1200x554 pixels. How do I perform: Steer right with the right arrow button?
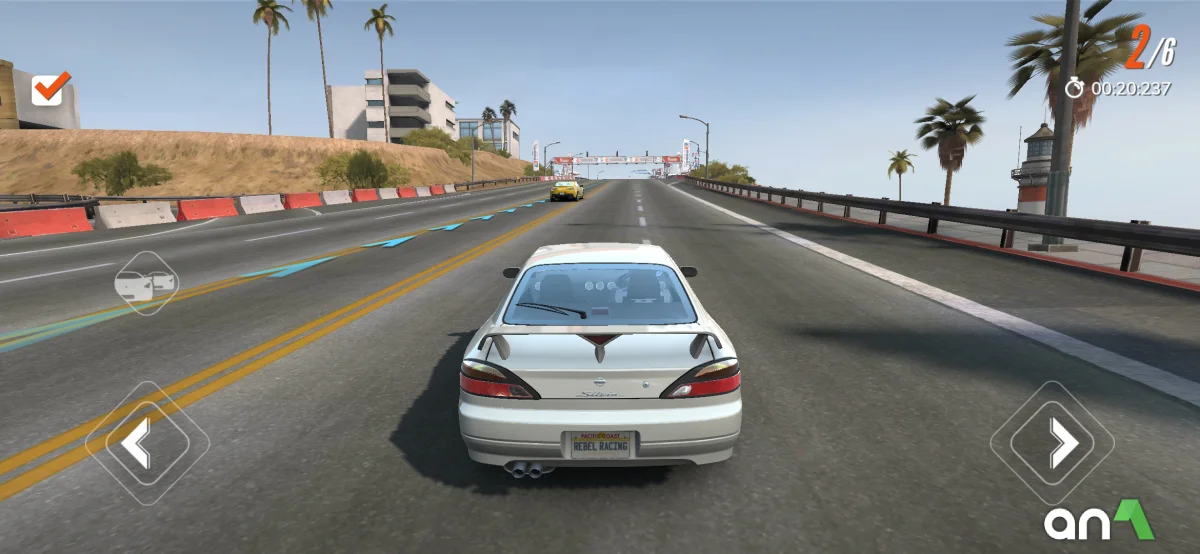click(x=1053, y=442)
